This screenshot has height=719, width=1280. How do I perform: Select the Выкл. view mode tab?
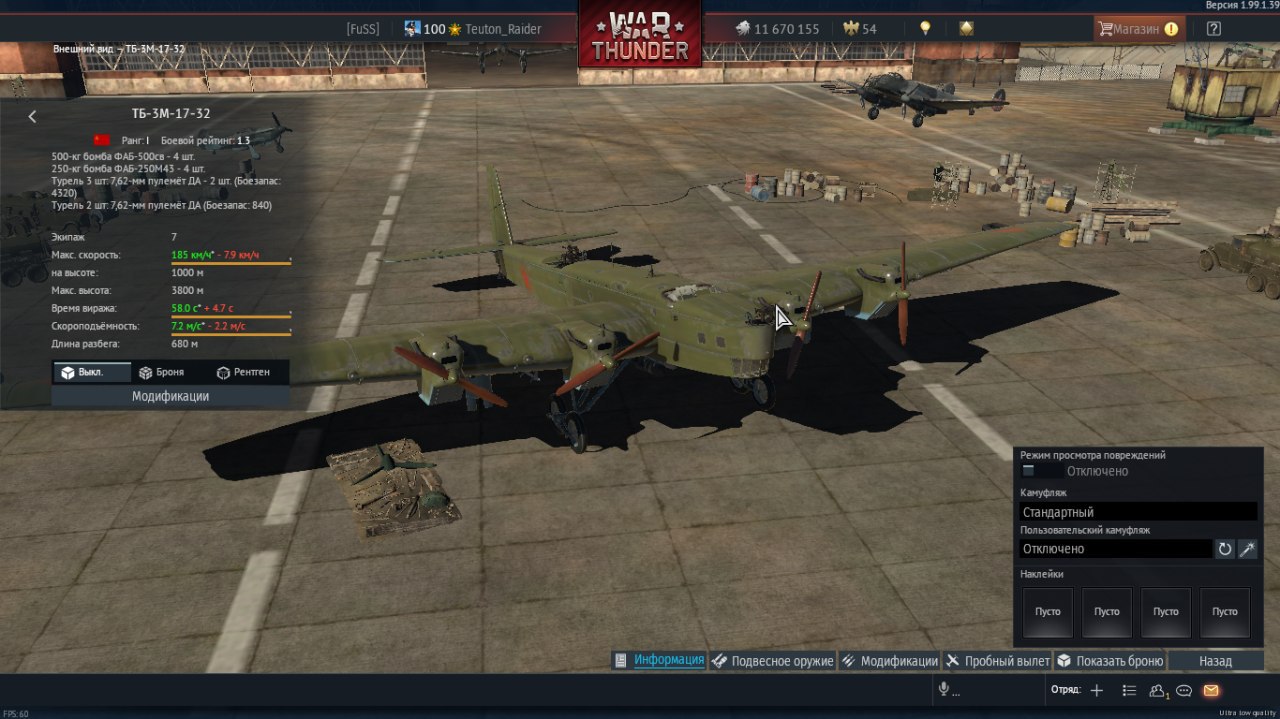(91, 372)
